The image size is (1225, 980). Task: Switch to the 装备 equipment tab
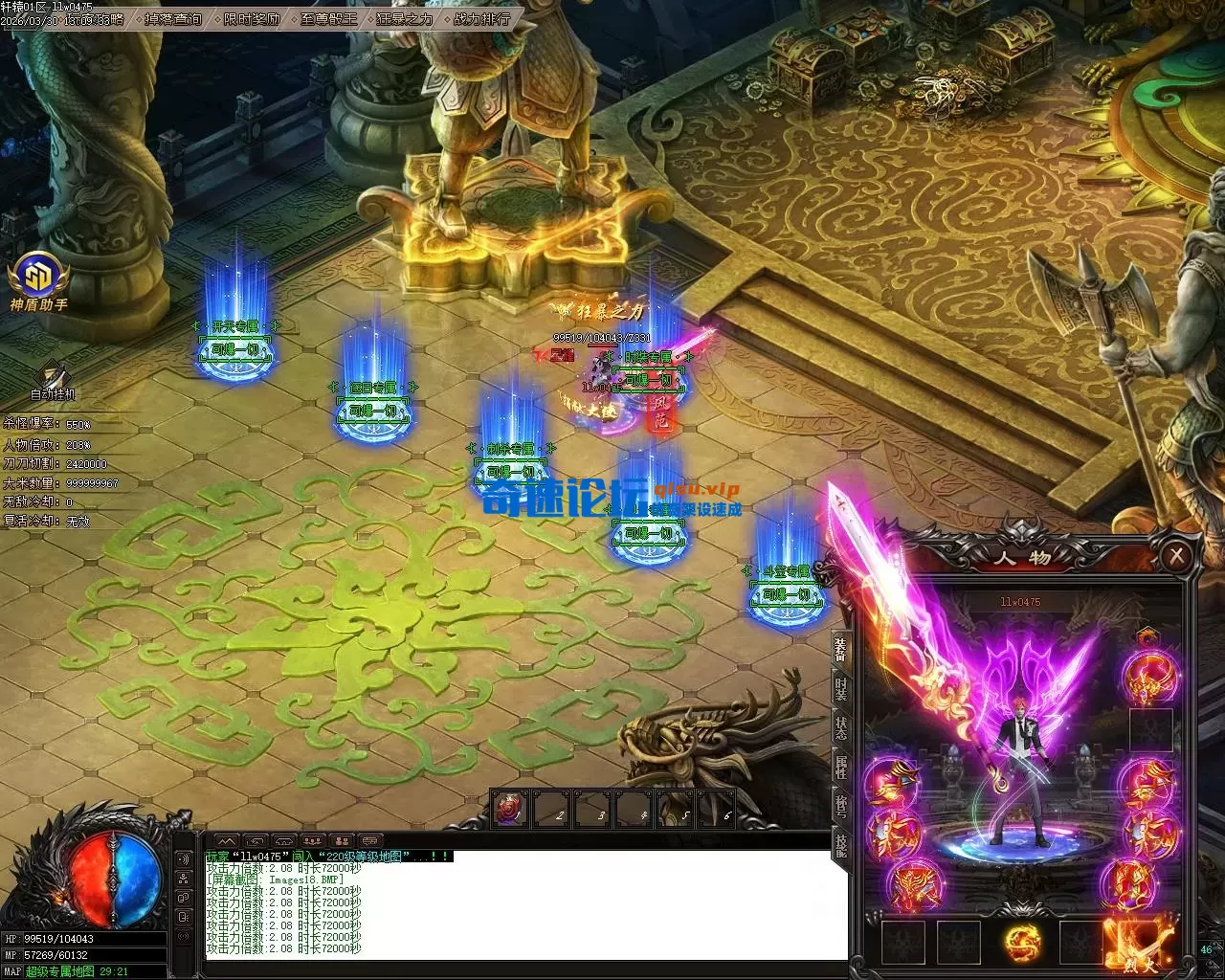(x=840, y=651)
